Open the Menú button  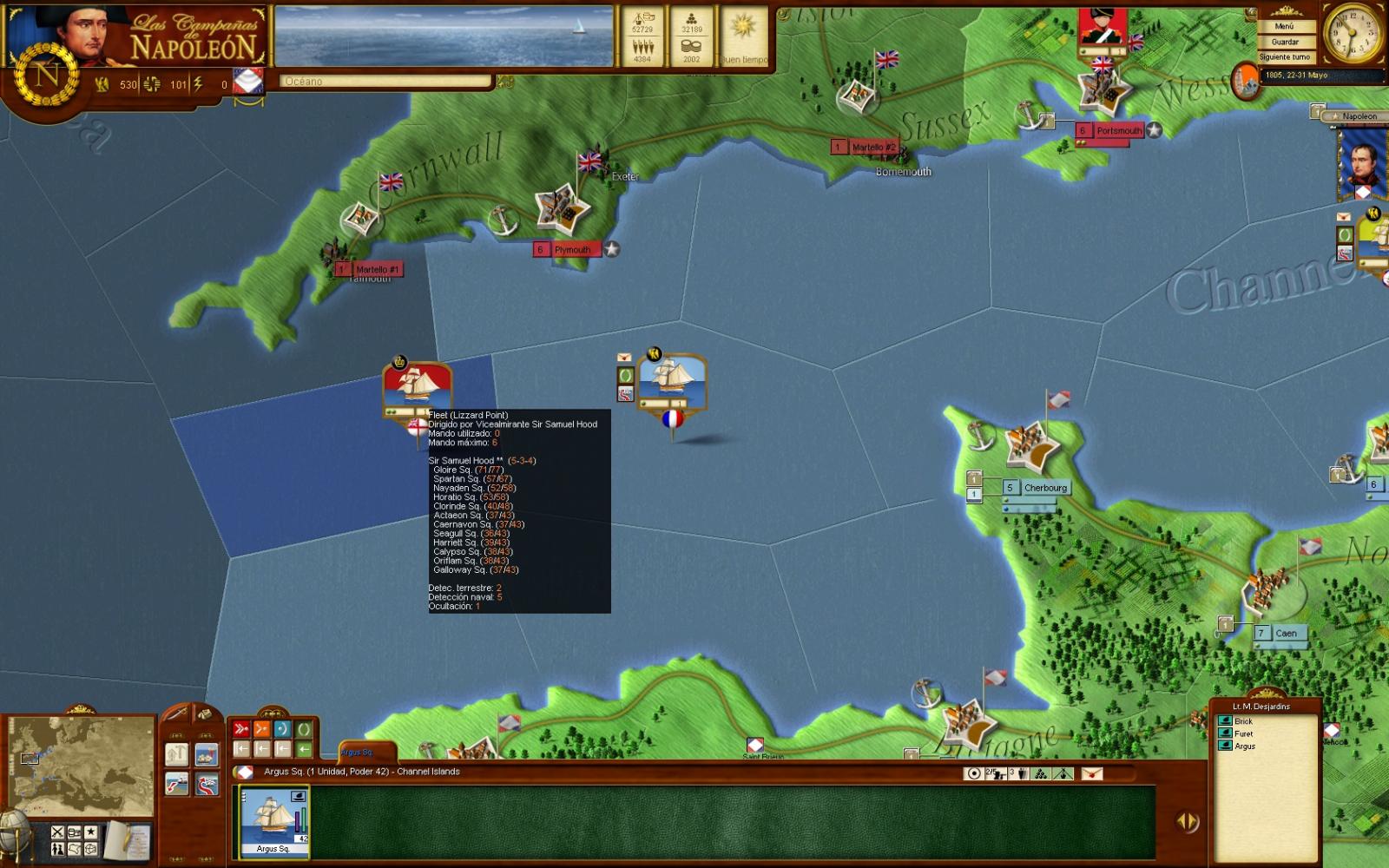click(x=1284, y=26)
